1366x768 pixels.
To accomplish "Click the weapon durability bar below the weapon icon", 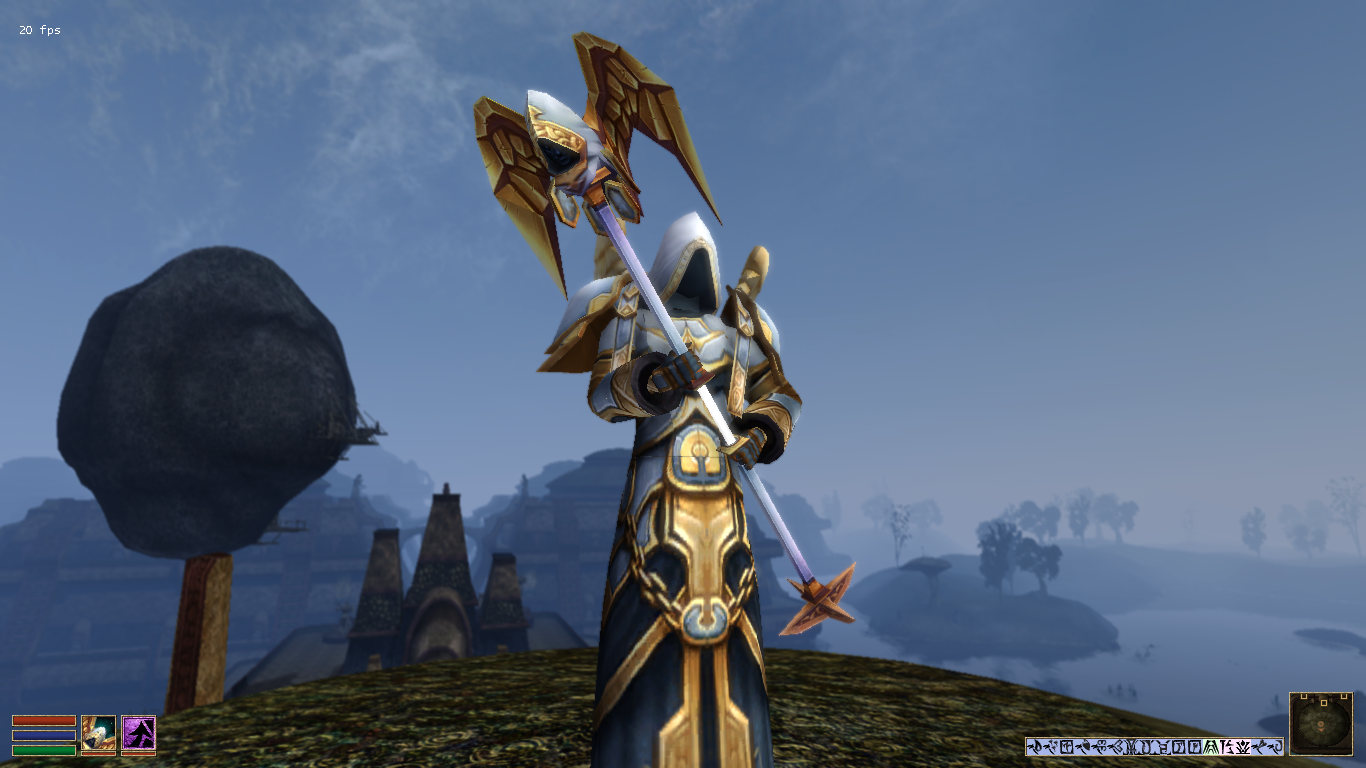I will [x=99, y=753].
